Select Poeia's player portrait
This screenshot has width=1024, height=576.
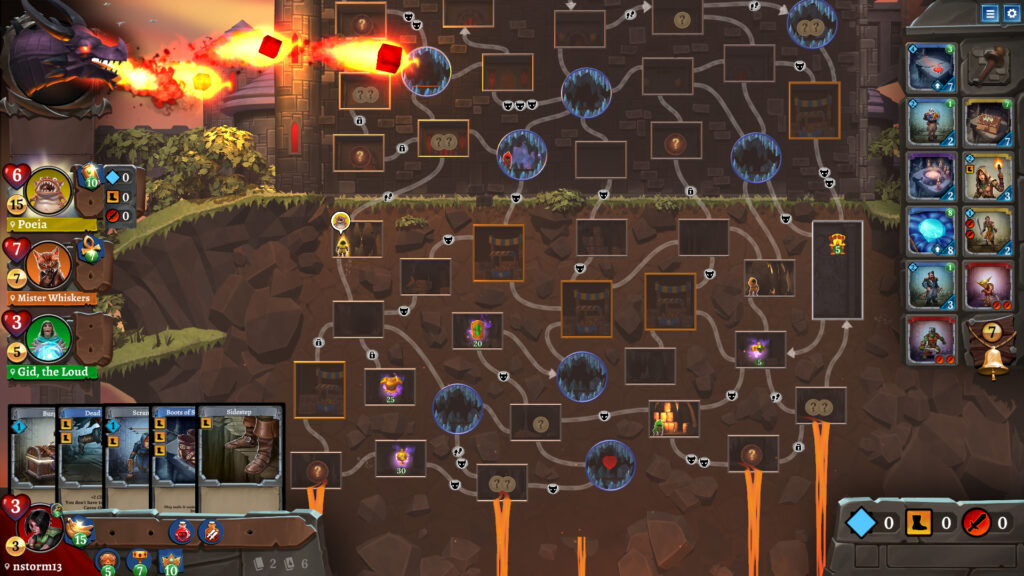[48, 190]
